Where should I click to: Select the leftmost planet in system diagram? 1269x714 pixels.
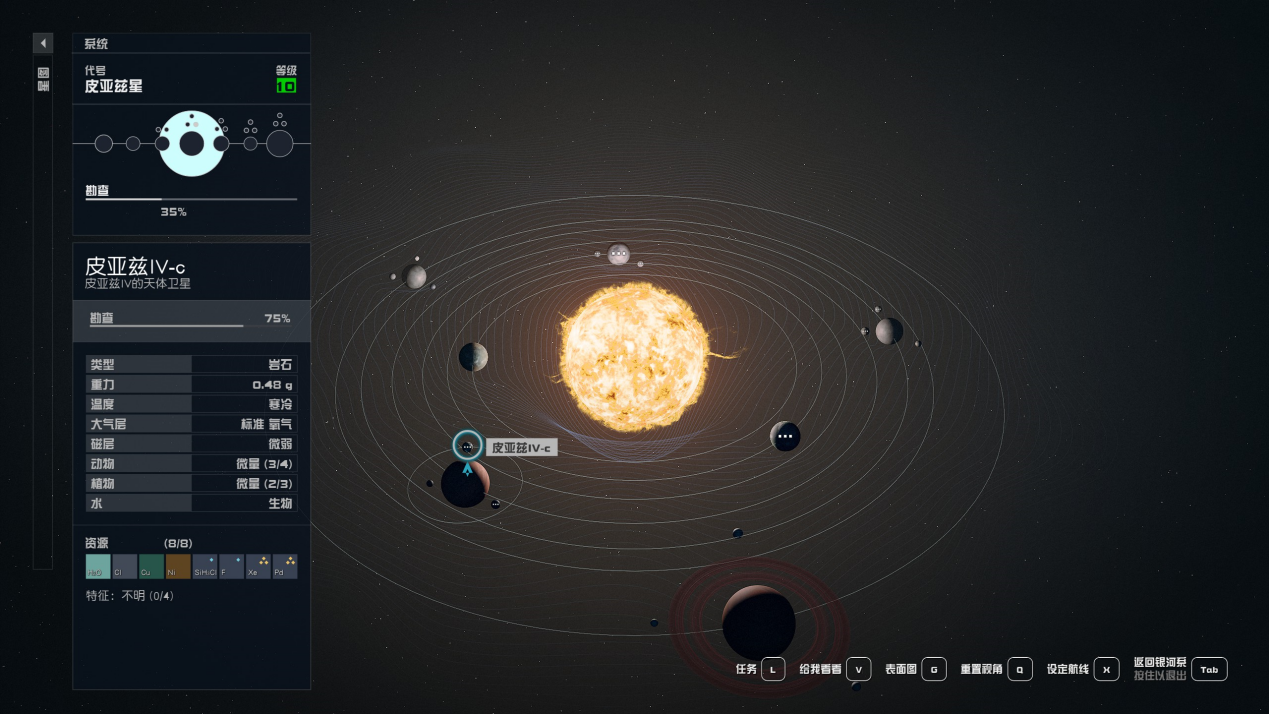point(104,144)
